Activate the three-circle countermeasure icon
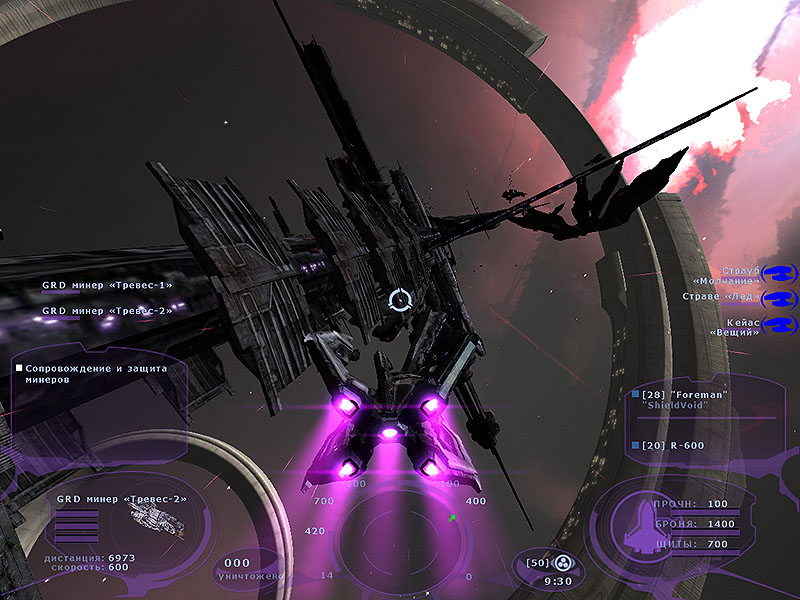800x600 pixels. (562, 562)
